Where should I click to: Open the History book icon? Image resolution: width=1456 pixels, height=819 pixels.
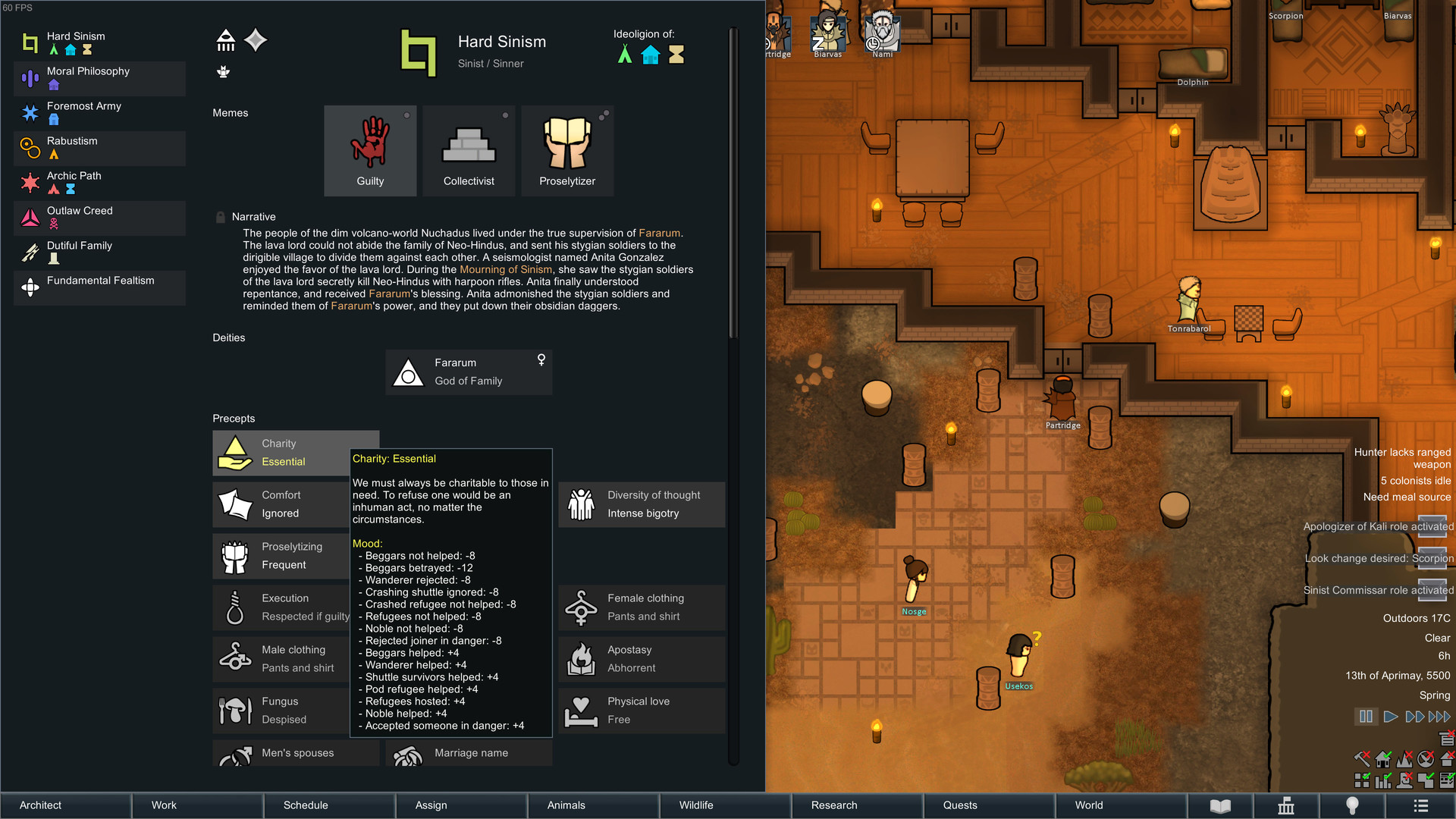pos(1222,805)
